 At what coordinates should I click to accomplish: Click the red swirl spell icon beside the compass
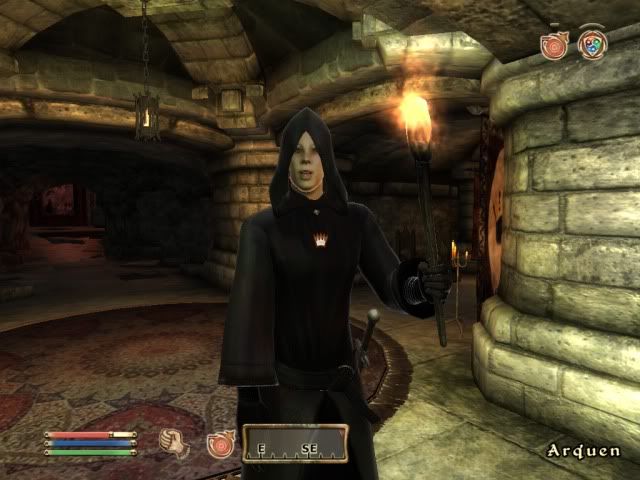(x=219, y=443)
